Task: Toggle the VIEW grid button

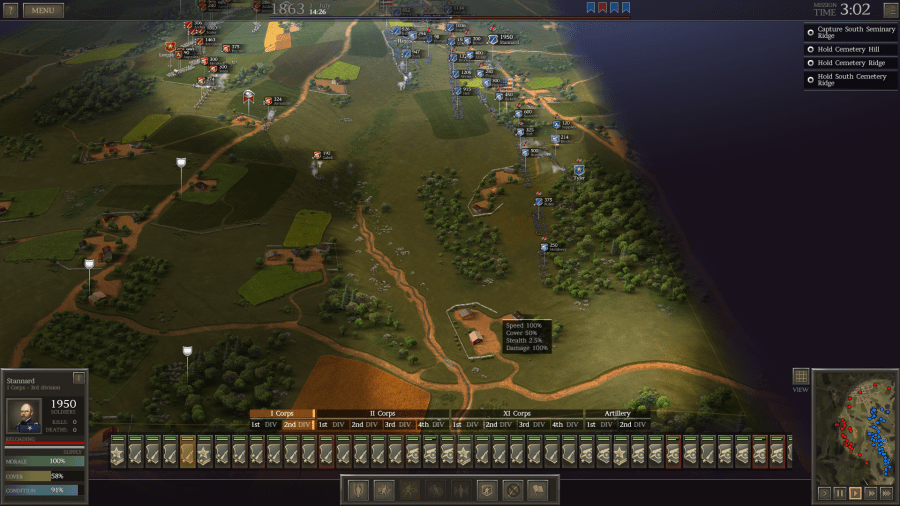Action: 800,377
